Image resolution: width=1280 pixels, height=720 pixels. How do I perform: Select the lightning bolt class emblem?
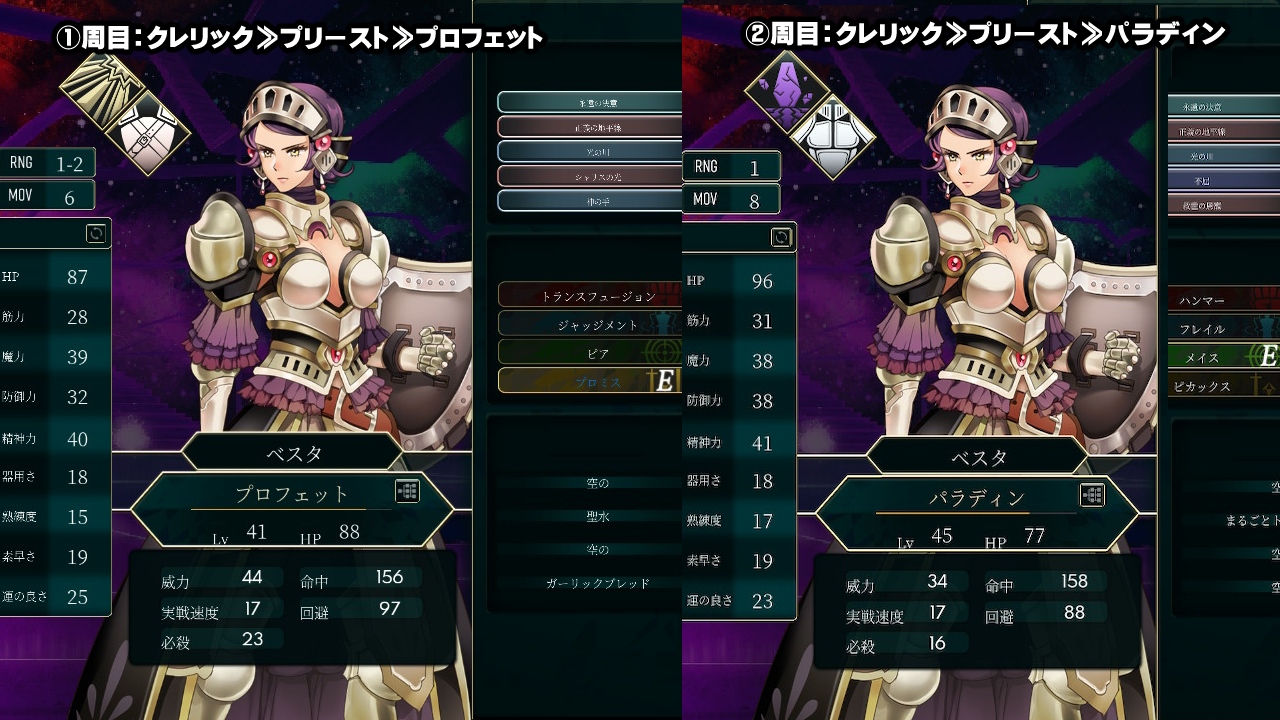pos(97,90)
